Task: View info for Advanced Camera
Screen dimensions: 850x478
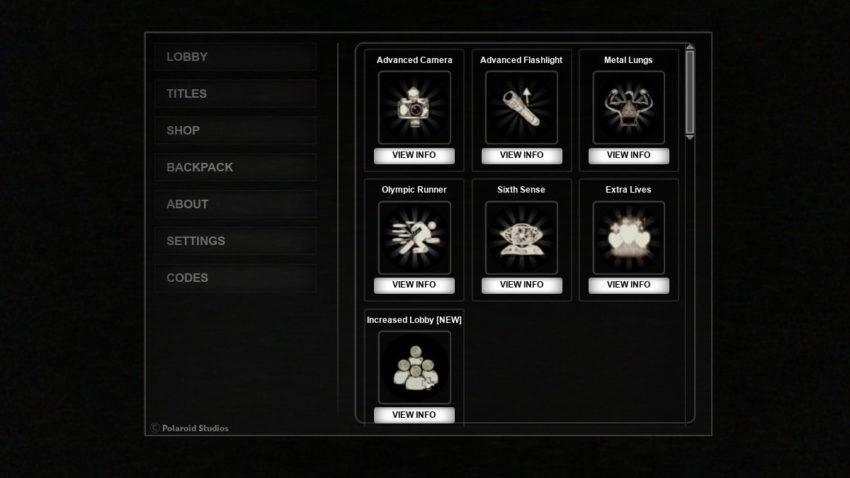Action: coord(414,155)
